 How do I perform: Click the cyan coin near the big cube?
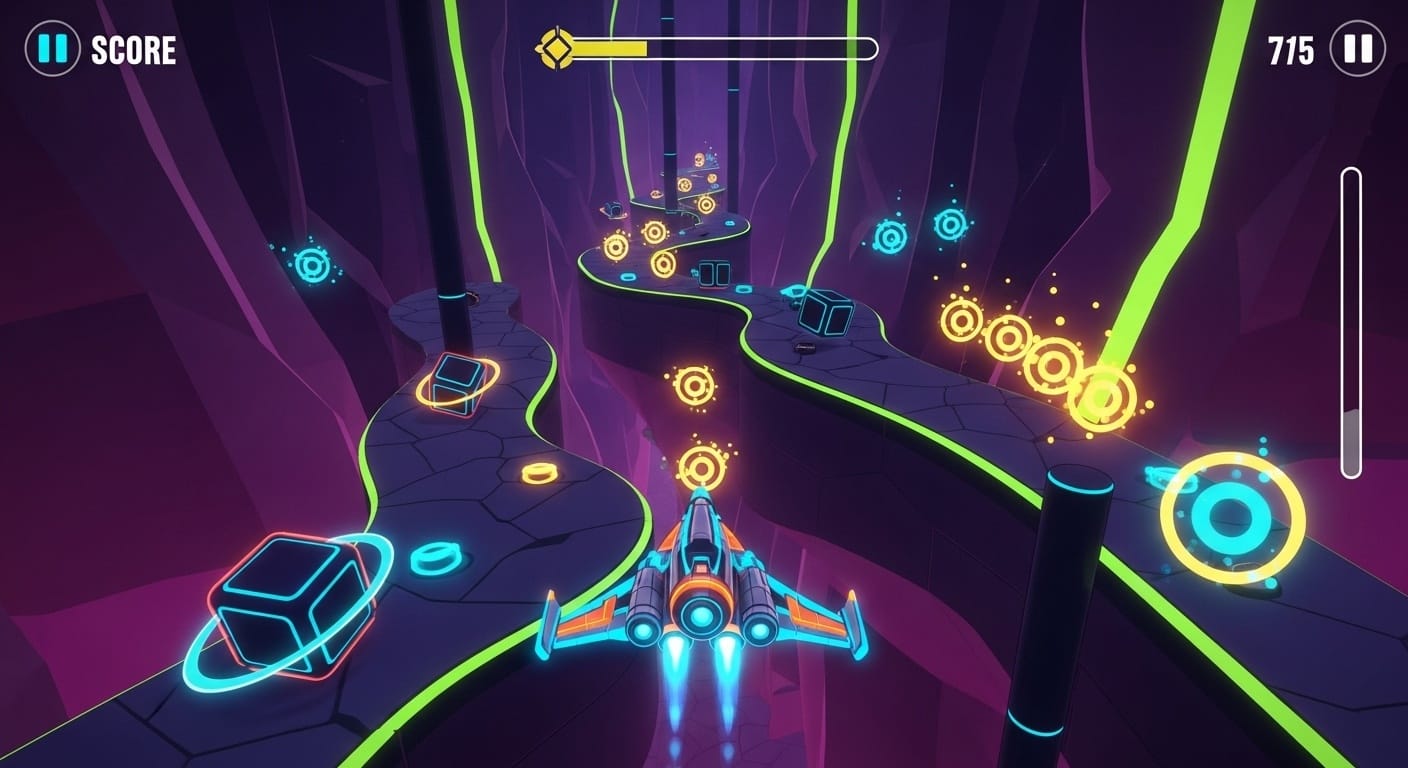click(x=437, y=558)
